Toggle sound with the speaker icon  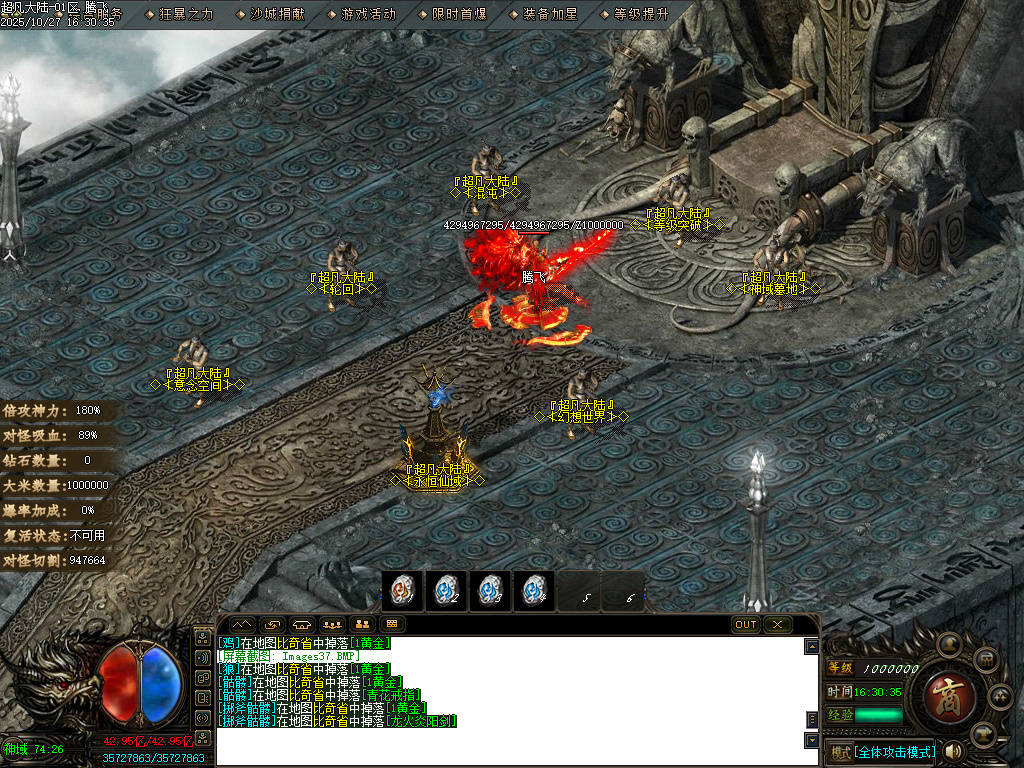pyautogui.click(x=952, y=751)
